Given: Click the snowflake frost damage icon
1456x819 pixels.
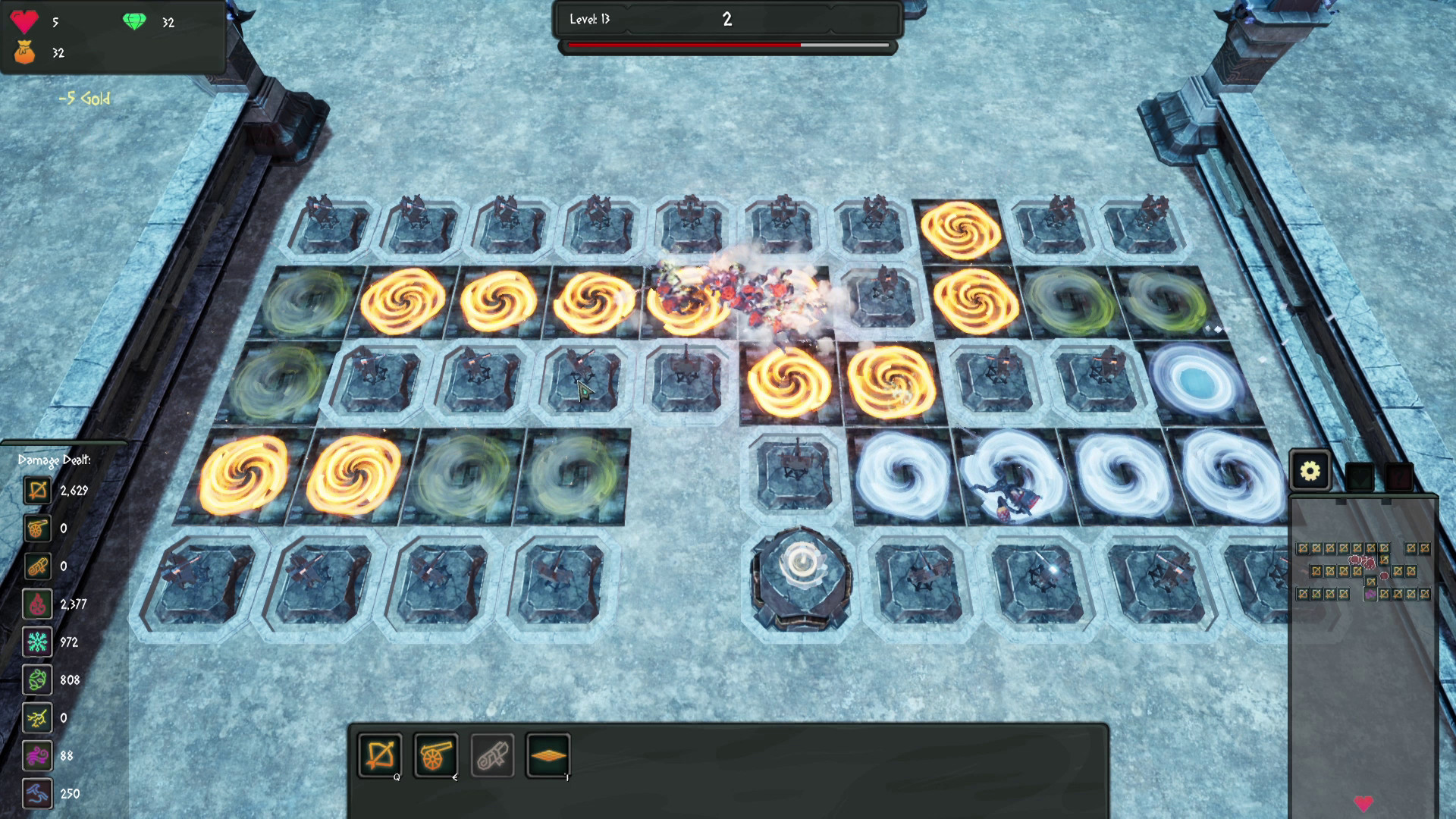Looking at the screenshot, I should [38, 642].
